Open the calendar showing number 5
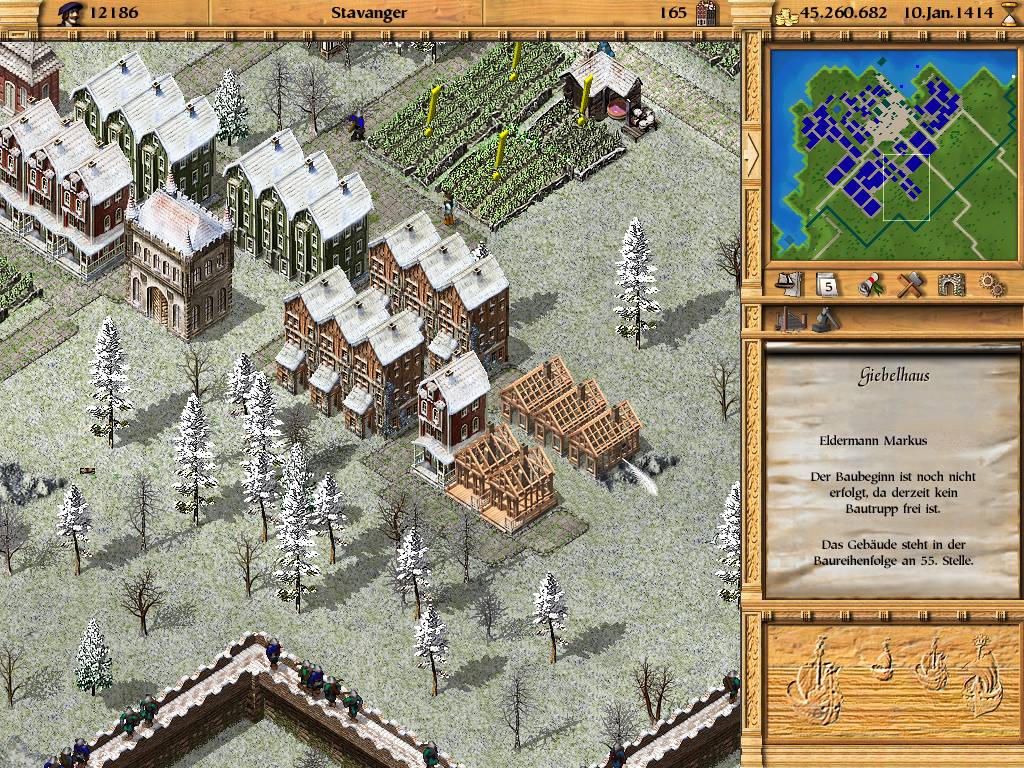Image resolution: width=1024 pixels, height=768 pixels. pyautogui.click(x=830, y=285)
